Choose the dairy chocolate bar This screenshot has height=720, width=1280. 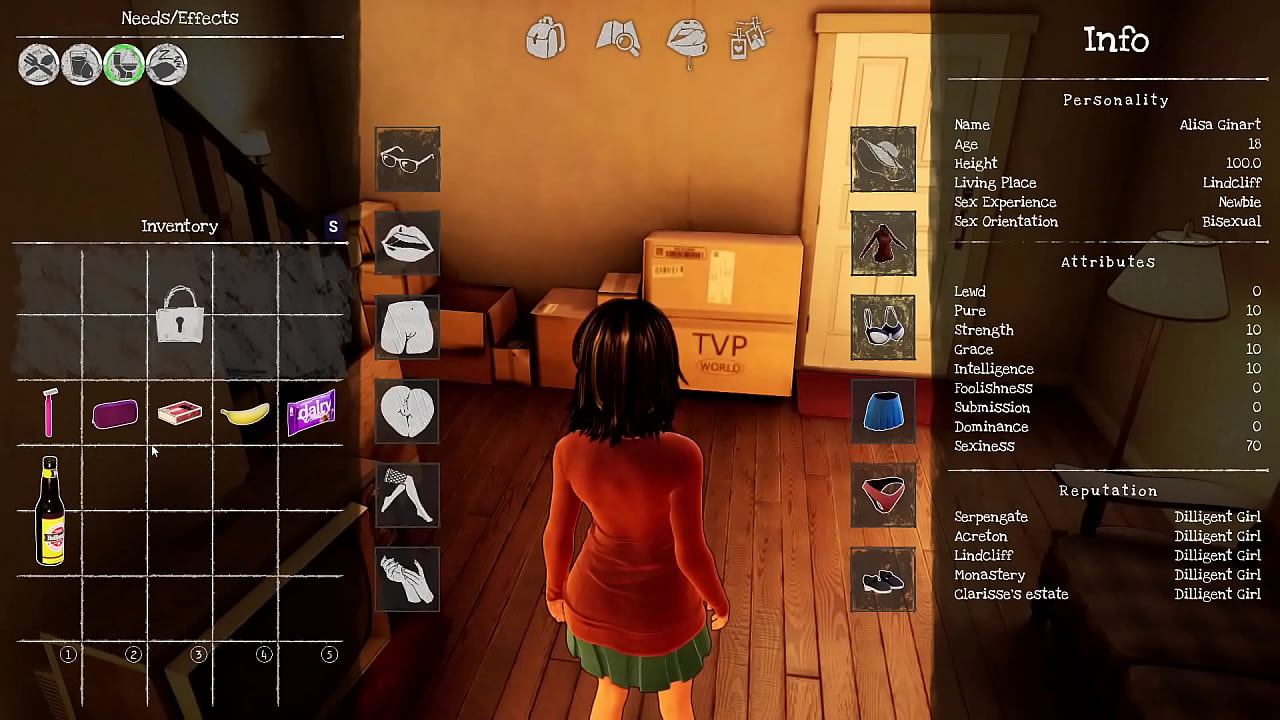point(311,412)
